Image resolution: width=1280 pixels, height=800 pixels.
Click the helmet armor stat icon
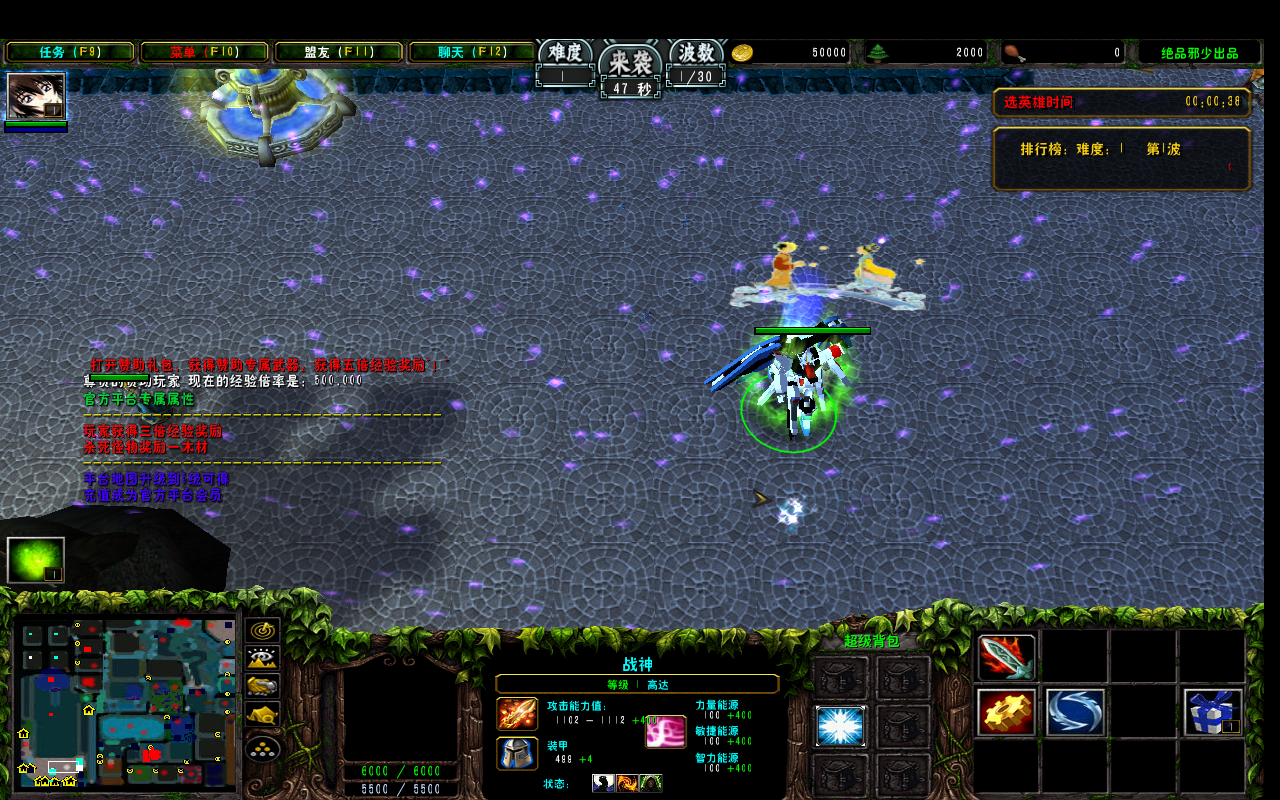[517, 753]
